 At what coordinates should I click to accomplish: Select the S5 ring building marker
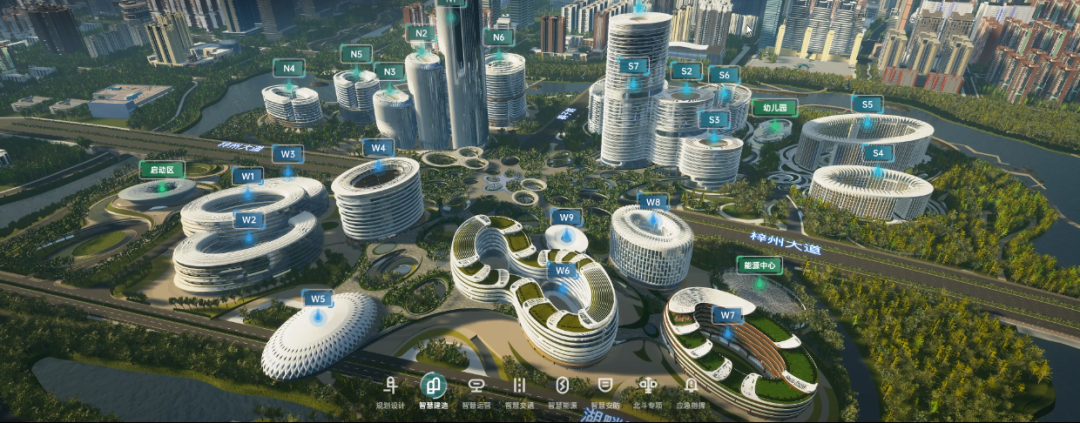coord(867,103)
